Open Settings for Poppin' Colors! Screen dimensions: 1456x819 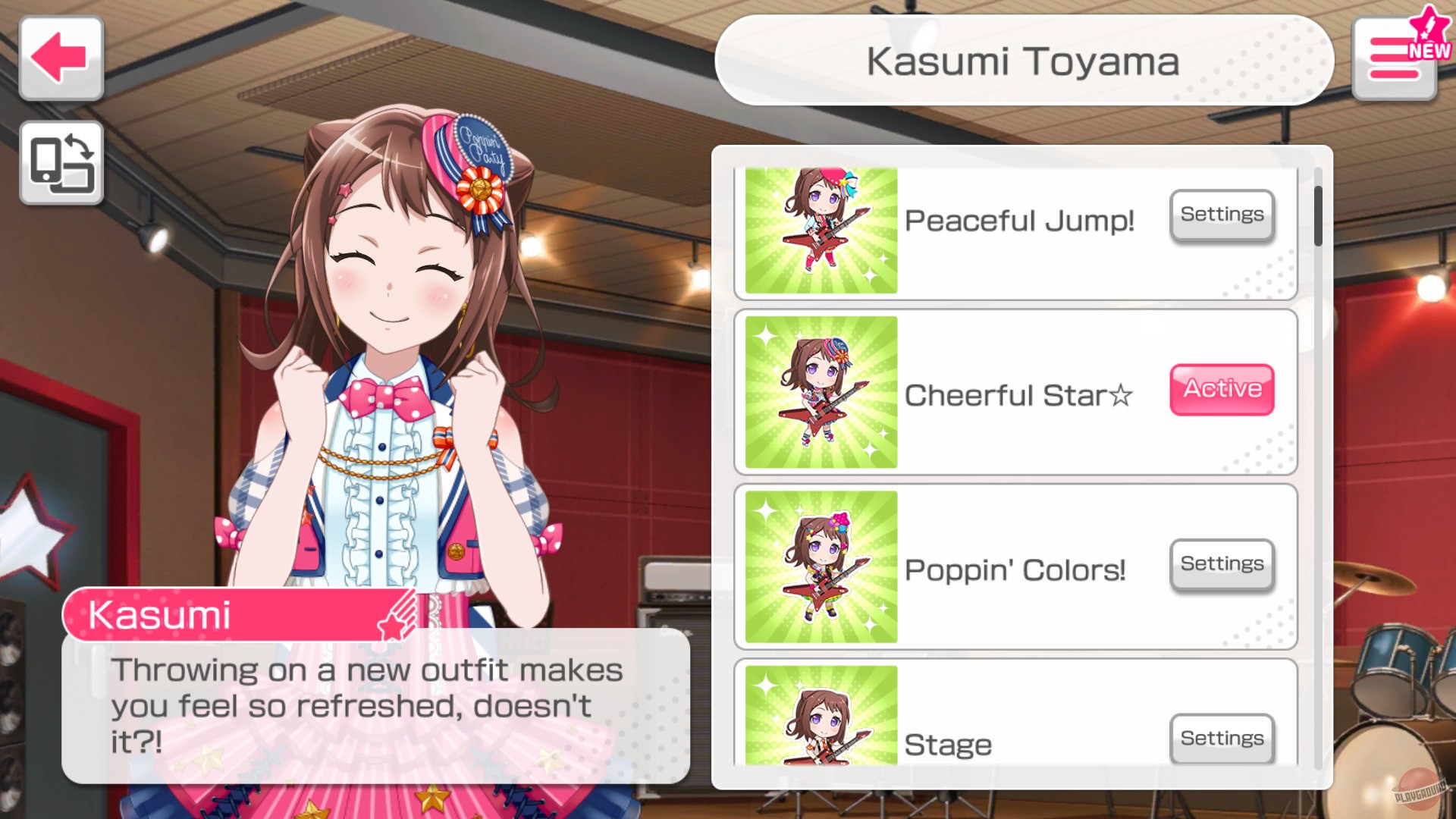click(x=1221, y=564)
